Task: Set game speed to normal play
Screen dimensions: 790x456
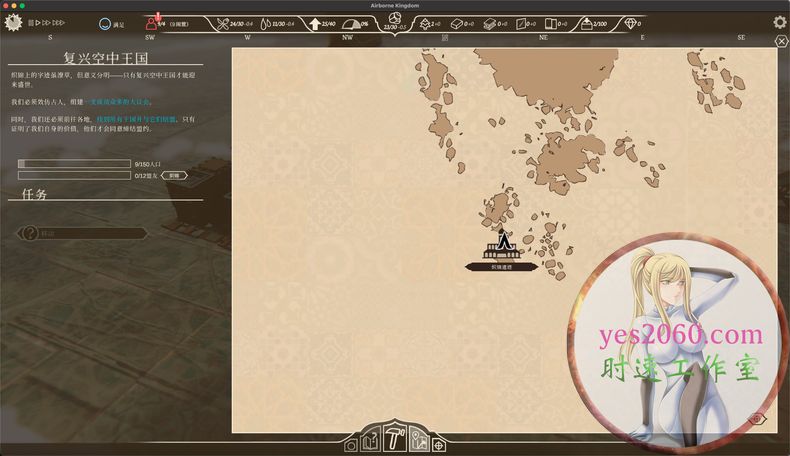Action: [x=39, y=22]
